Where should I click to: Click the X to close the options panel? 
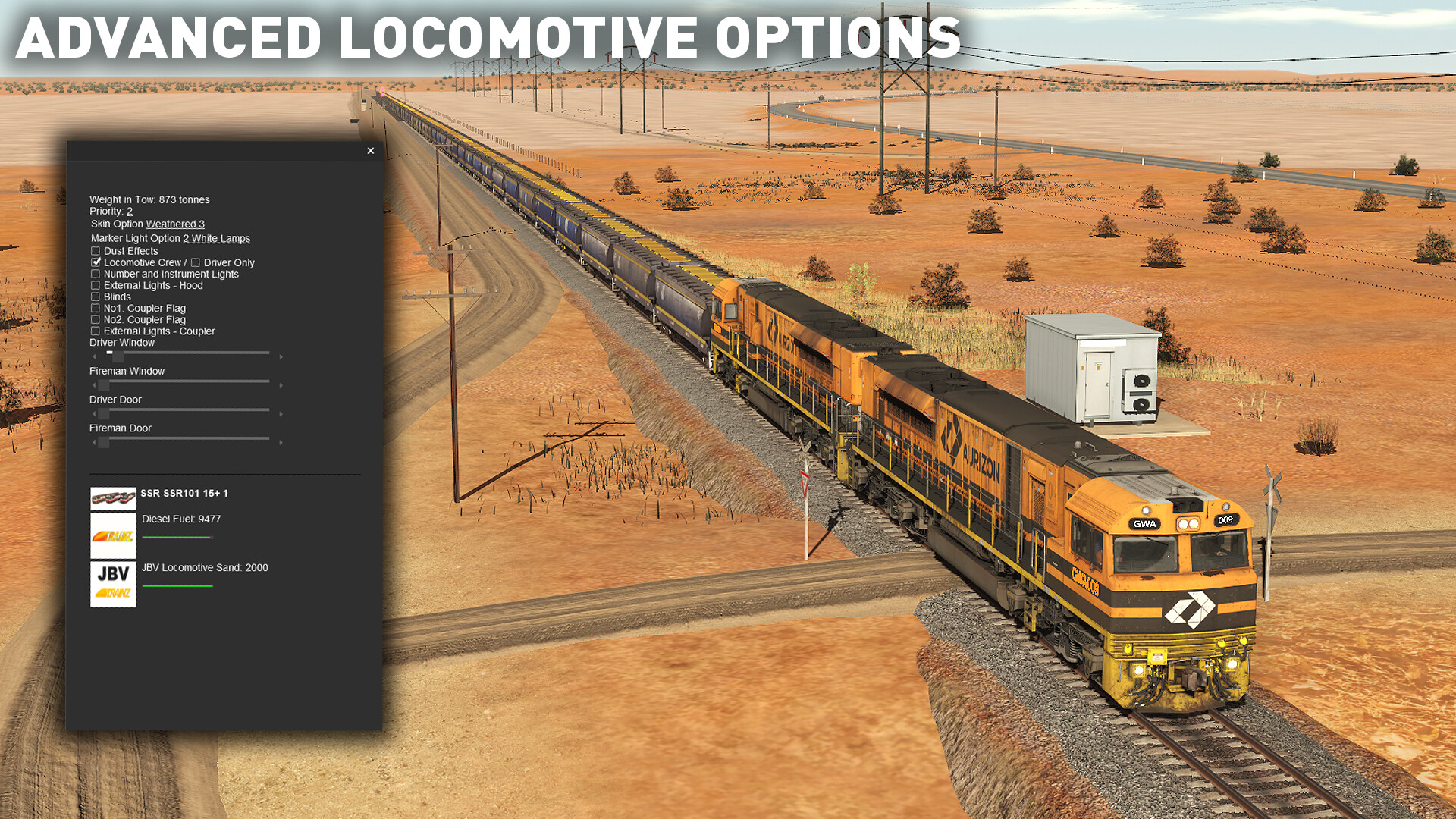coord(371,151)
